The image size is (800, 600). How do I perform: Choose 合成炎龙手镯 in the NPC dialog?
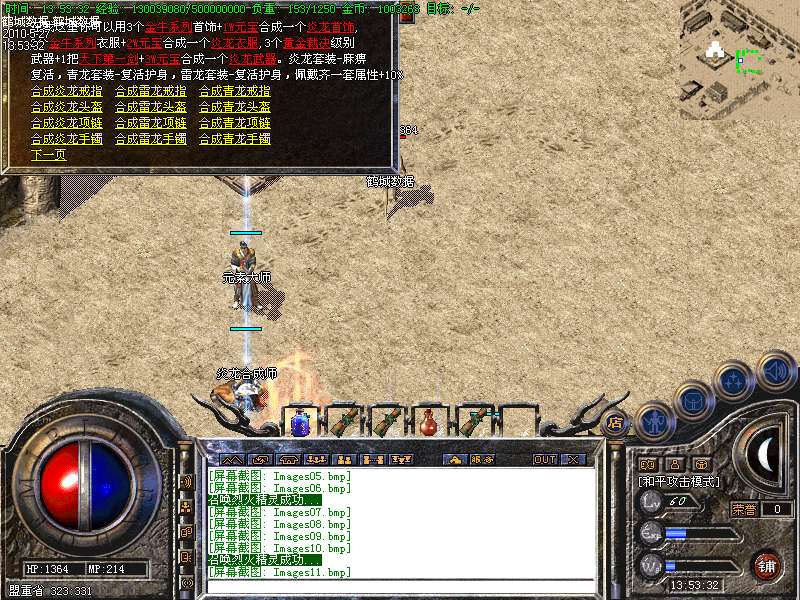[66, 139]
